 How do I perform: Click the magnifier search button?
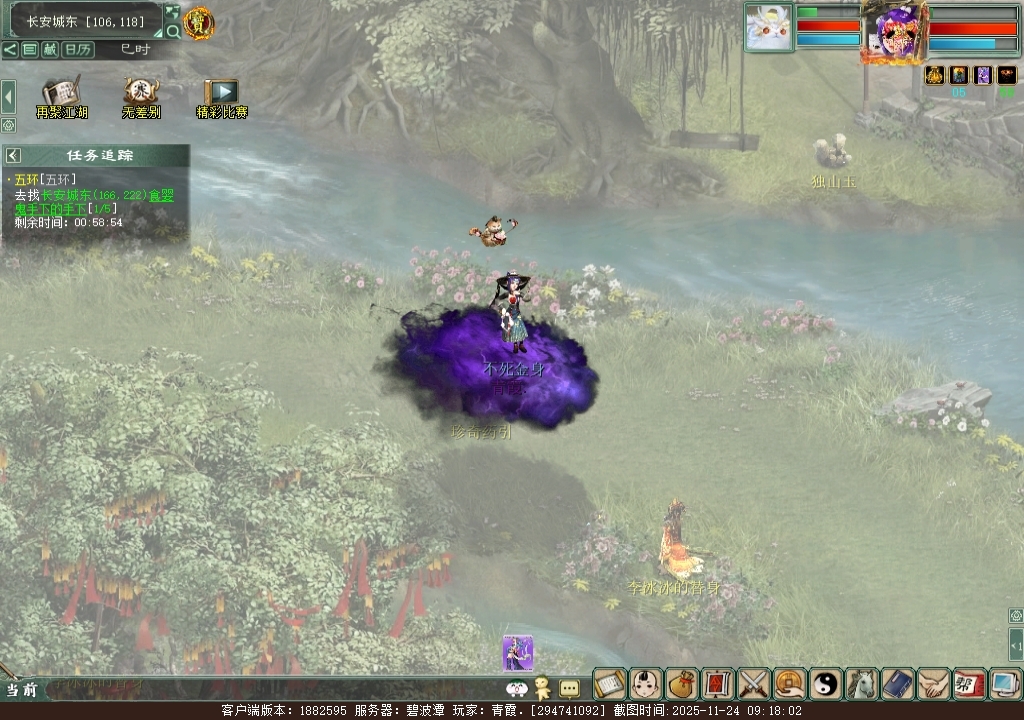click(172, 31)
